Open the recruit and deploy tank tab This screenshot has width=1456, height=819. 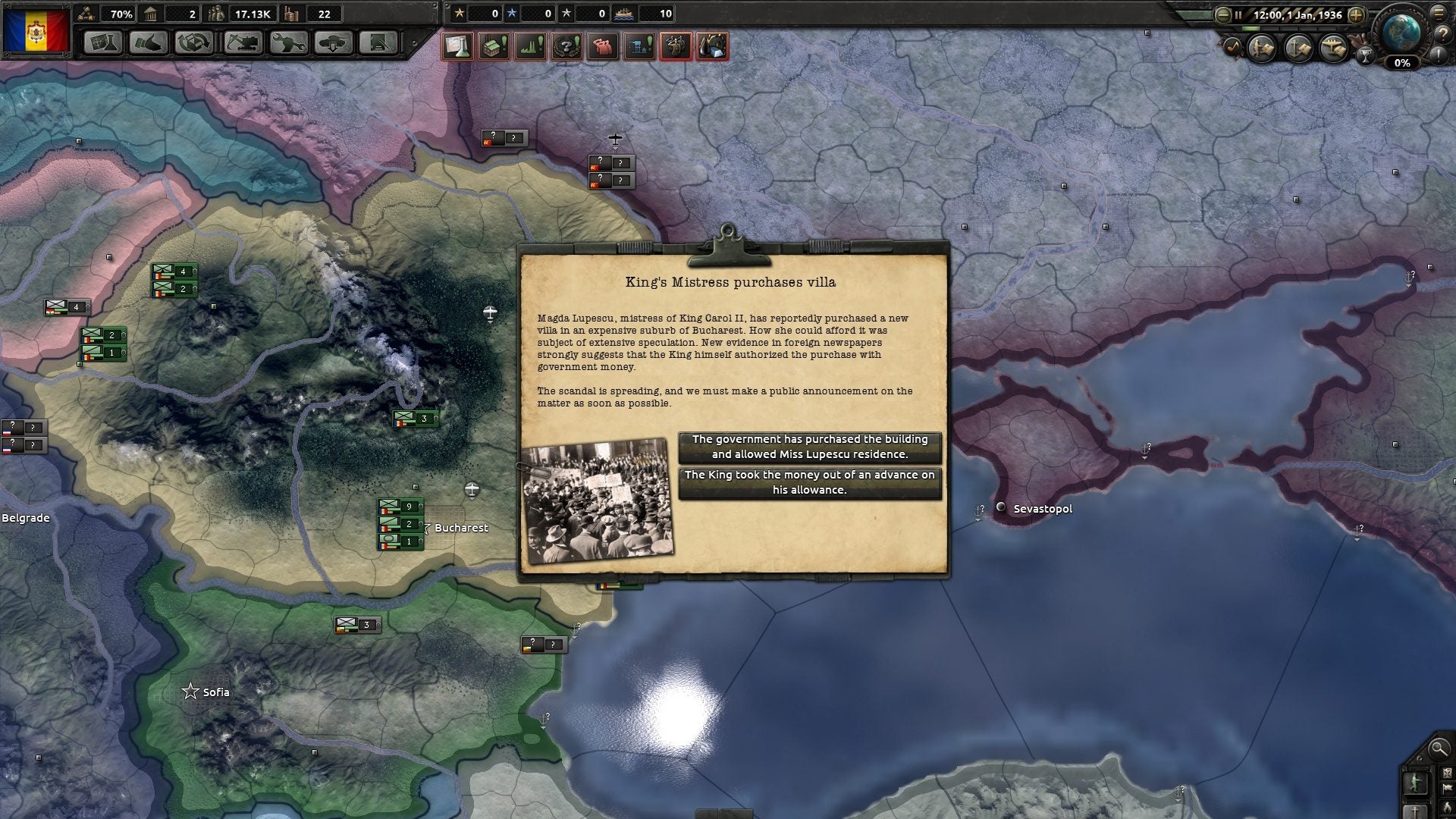334,42
